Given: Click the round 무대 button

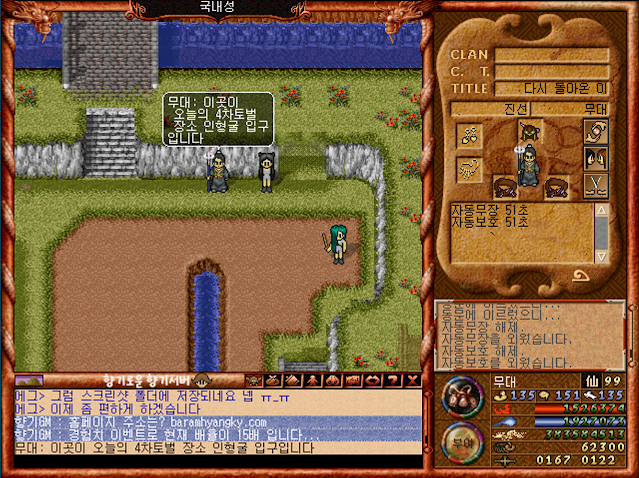Looking at the screenshot, I should coord(461,440).
